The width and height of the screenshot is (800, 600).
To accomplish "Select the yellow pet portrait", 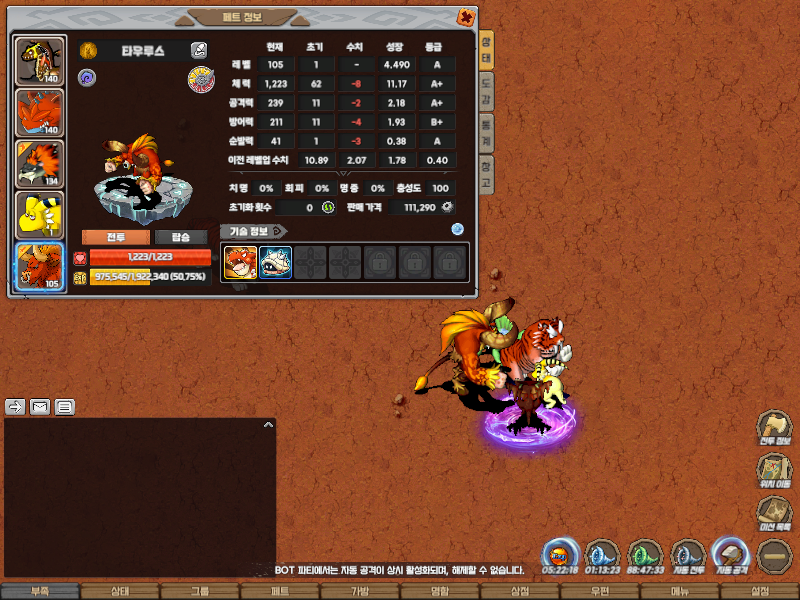I will (x=41, y=215).
